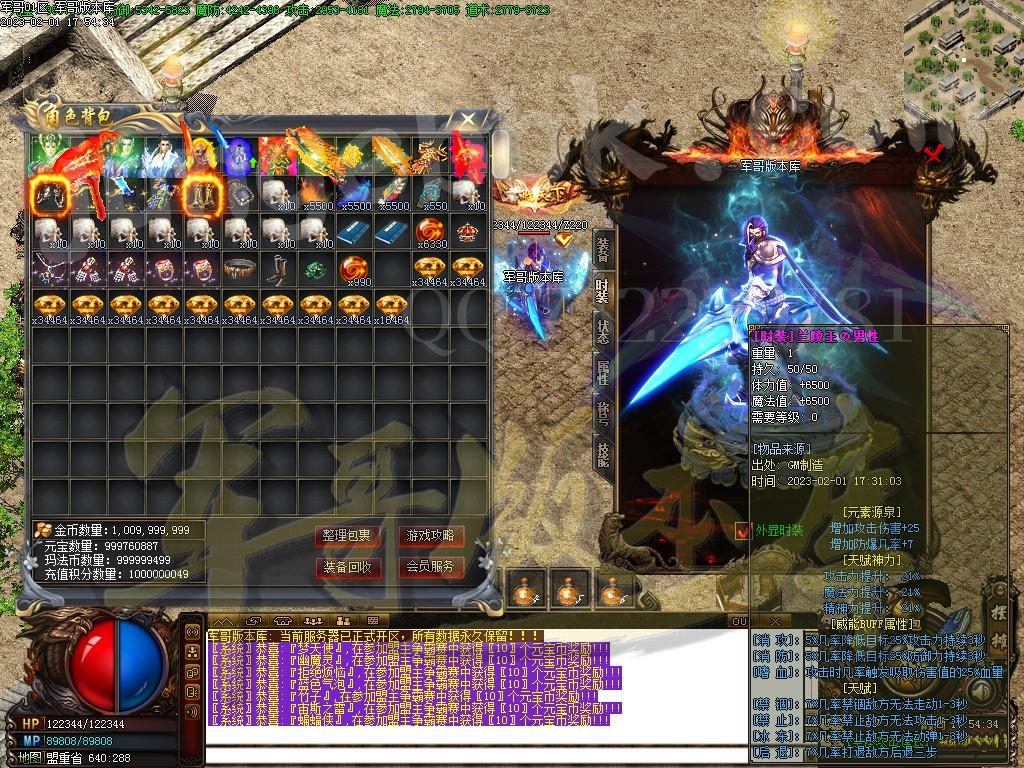The height and width of the screenshot is (768, 1024).
Task: Open the 状态 status tab
Action: pyautogui.click(x=603, y=332)
